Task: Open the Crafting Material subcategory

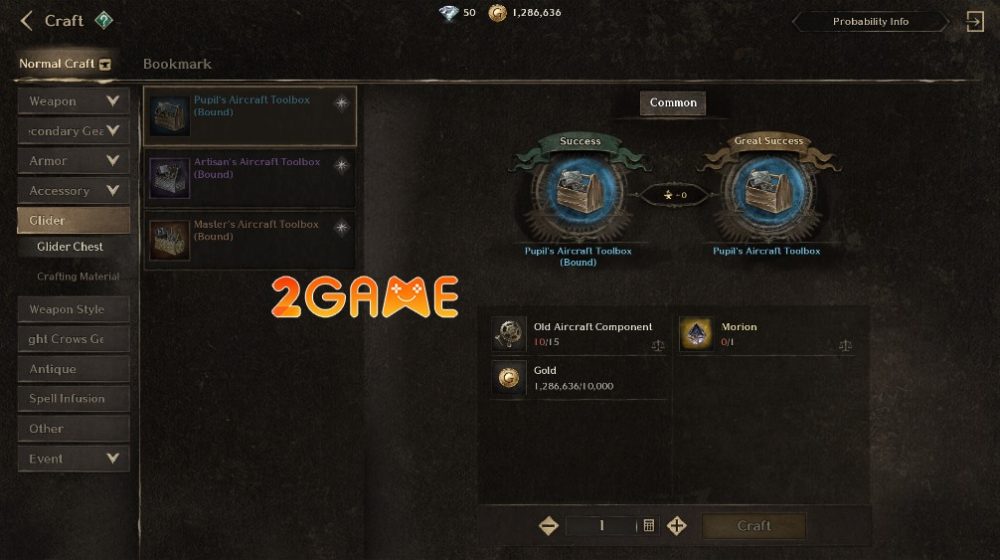Action: pos(78,277)
